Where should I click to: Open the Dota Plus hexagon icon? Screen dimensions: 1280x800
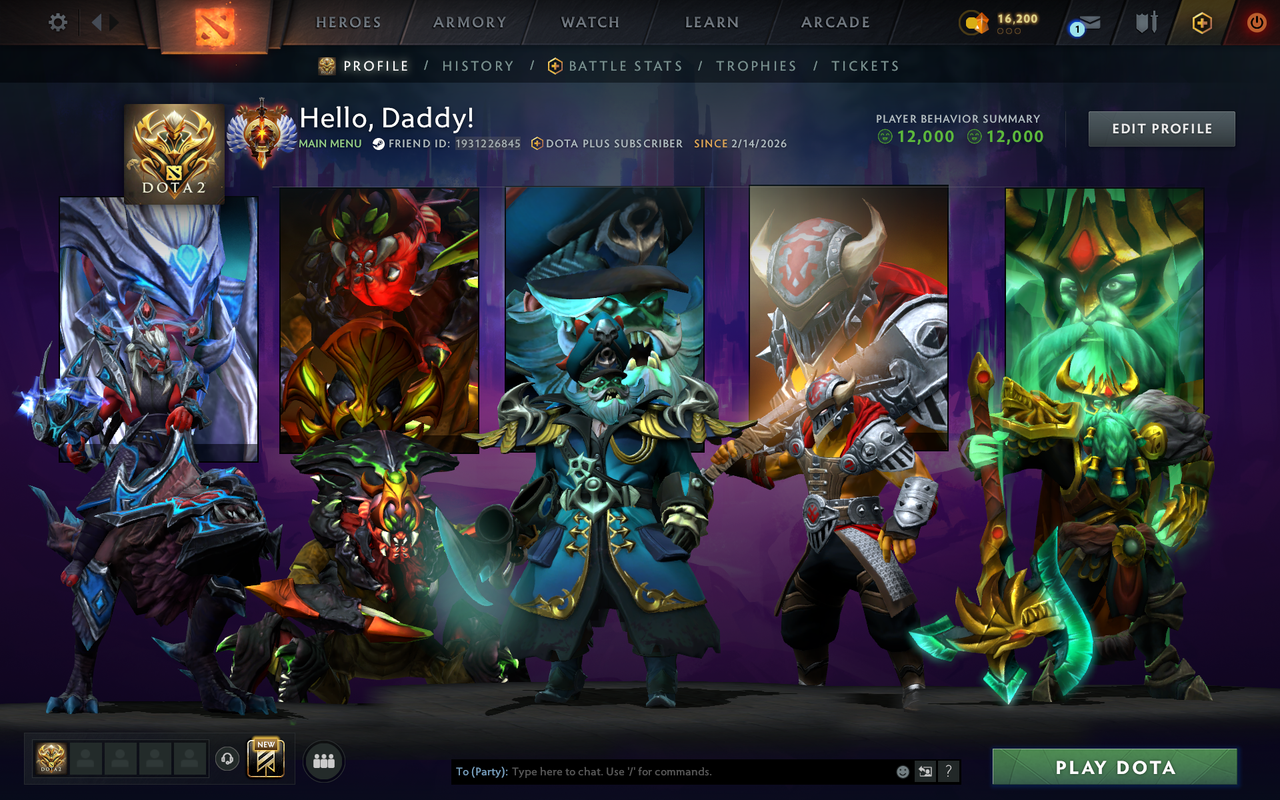click(1201, 22)
